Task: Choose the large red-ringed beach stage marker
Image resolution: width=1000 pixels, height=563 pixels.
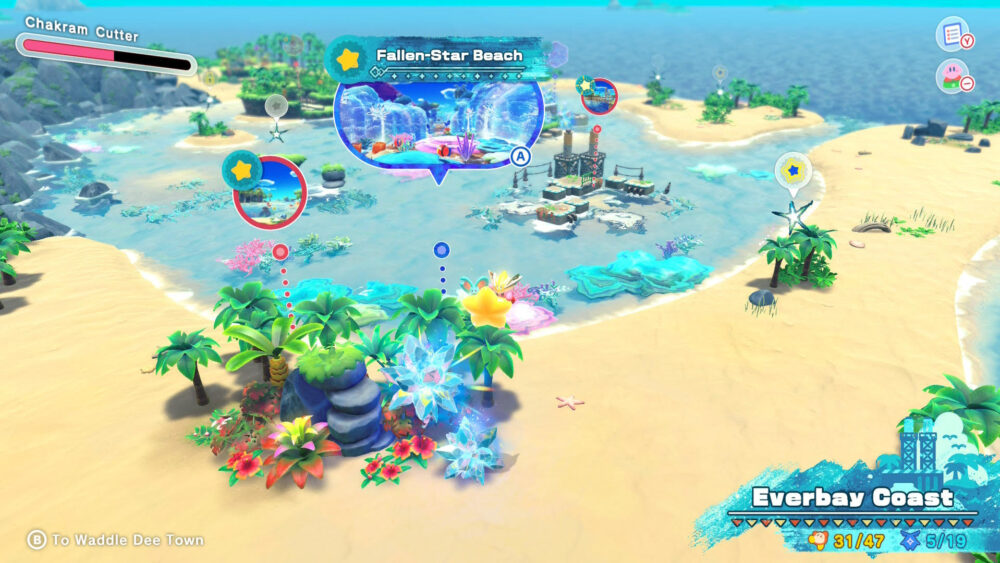Action: (x=269, y=192)
